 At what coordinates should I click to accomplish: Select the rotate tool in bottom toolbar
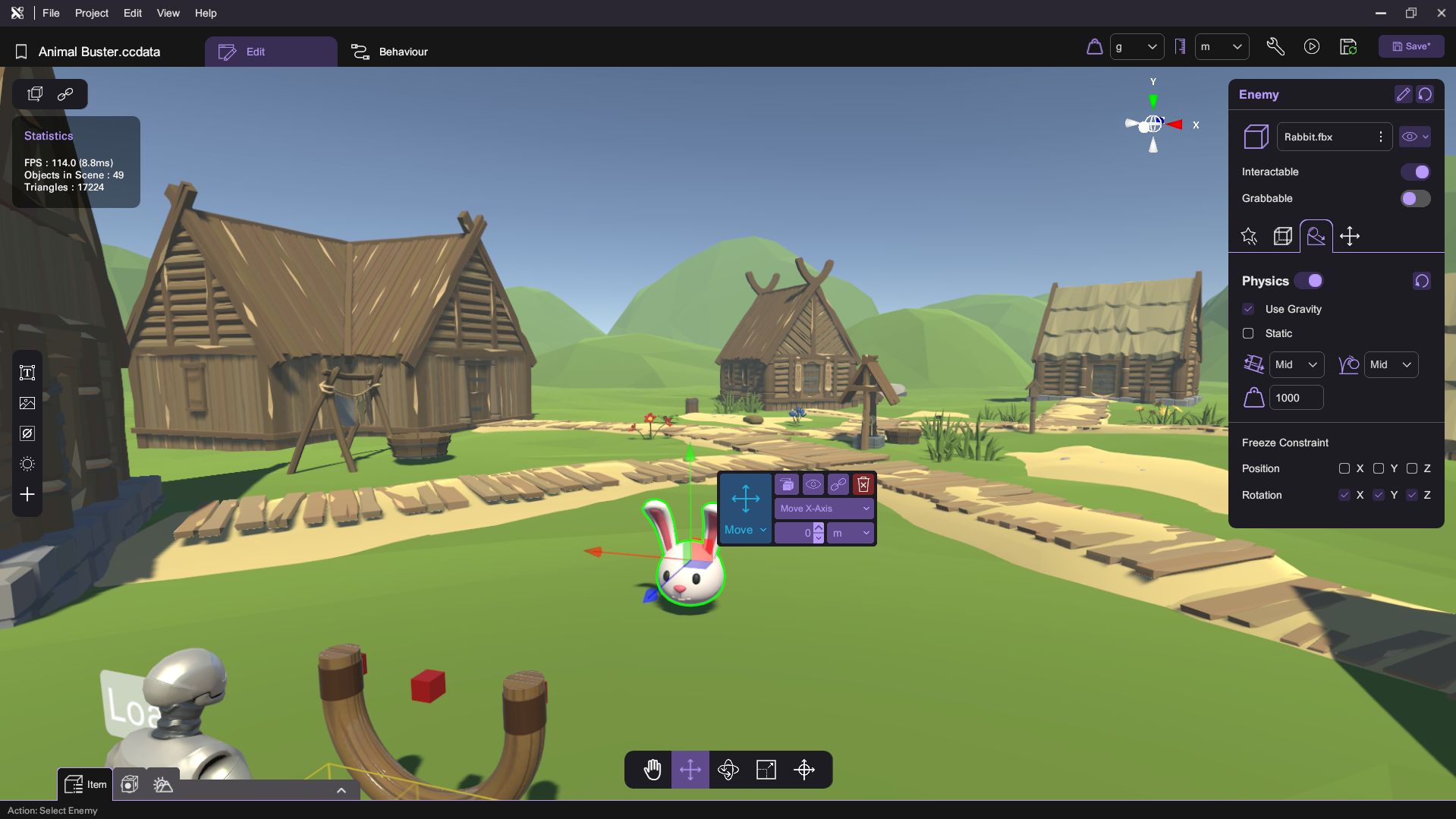(x=728, y=770)
